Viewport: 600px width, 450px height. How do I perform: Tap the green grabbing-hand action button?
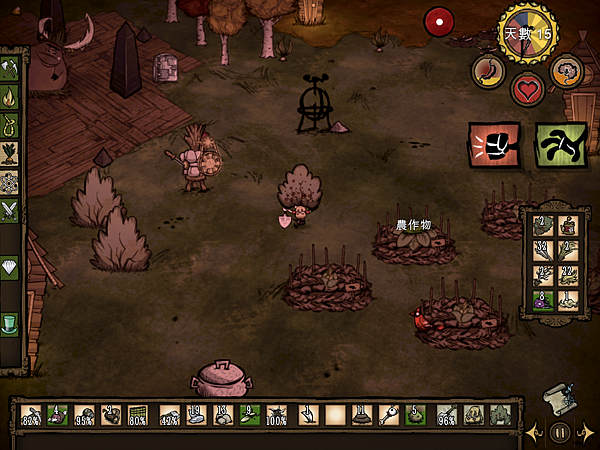(560, 145)
